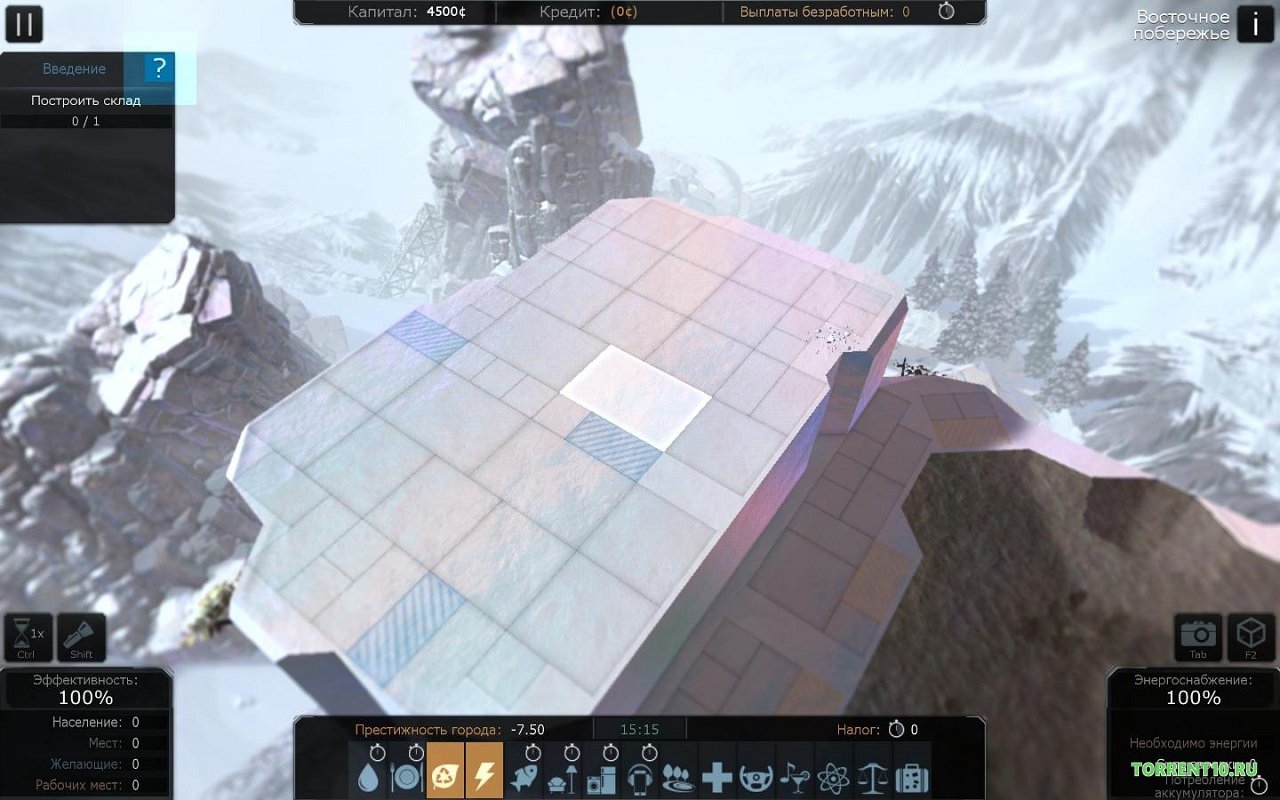Click the info button next to Восточное побережье
Viewport: 1280px width, 800px height.
[x=1256, y=24]
